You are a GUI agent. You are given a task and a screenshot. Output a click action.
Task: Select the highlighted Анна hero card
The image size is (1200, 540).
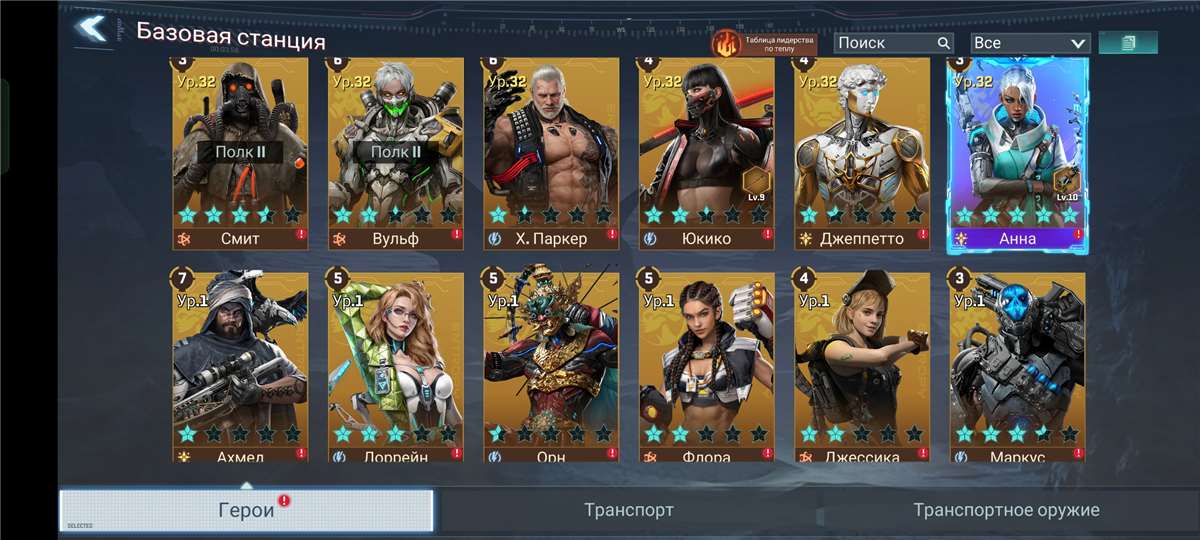(1018, 150)
